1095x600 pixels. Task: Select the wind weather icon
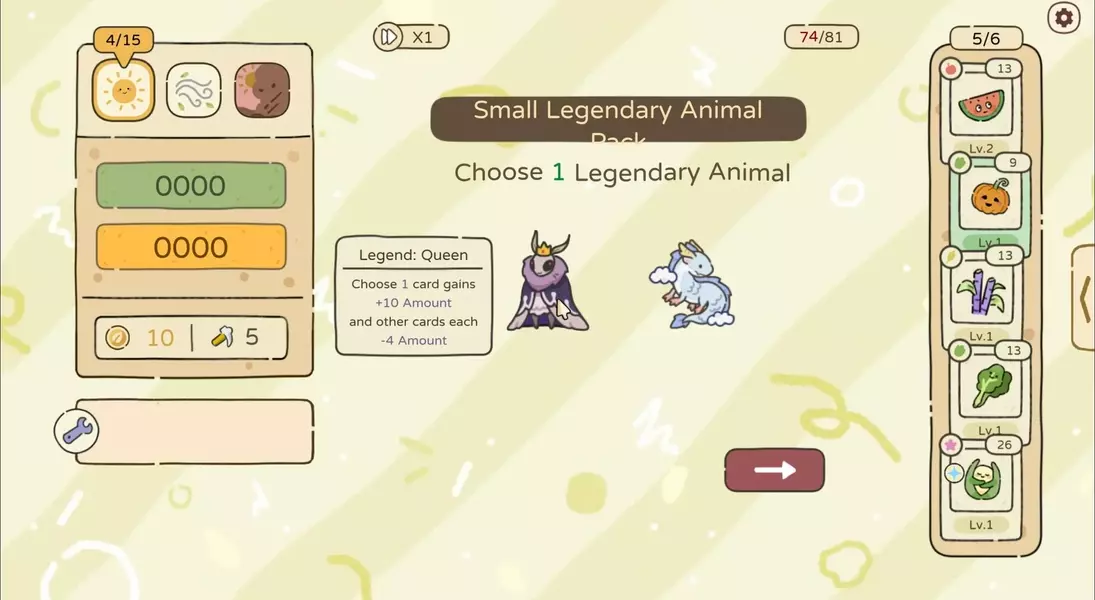coord(193,91)
